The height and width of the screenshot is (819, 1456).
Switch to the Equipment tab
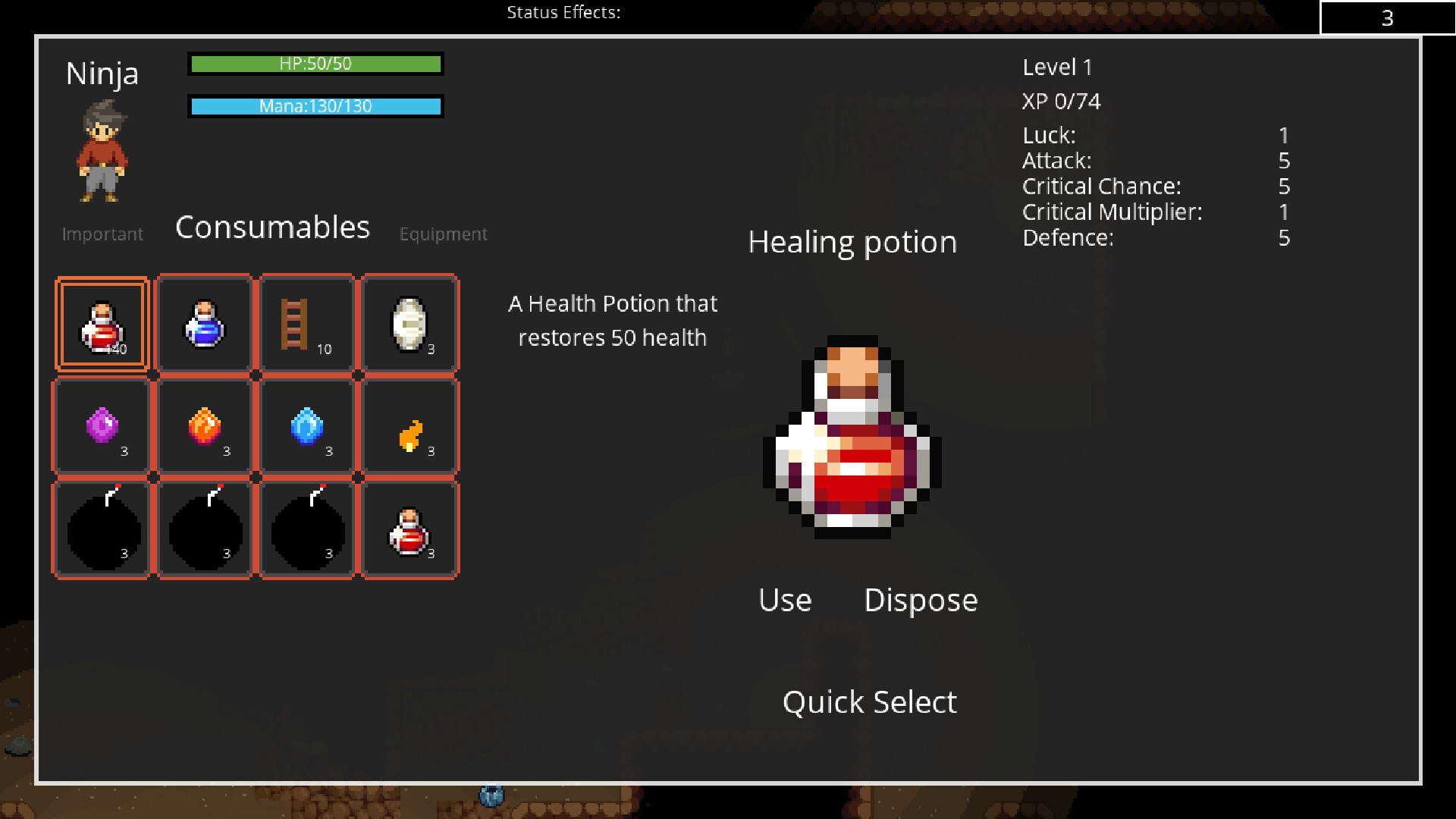443,234
